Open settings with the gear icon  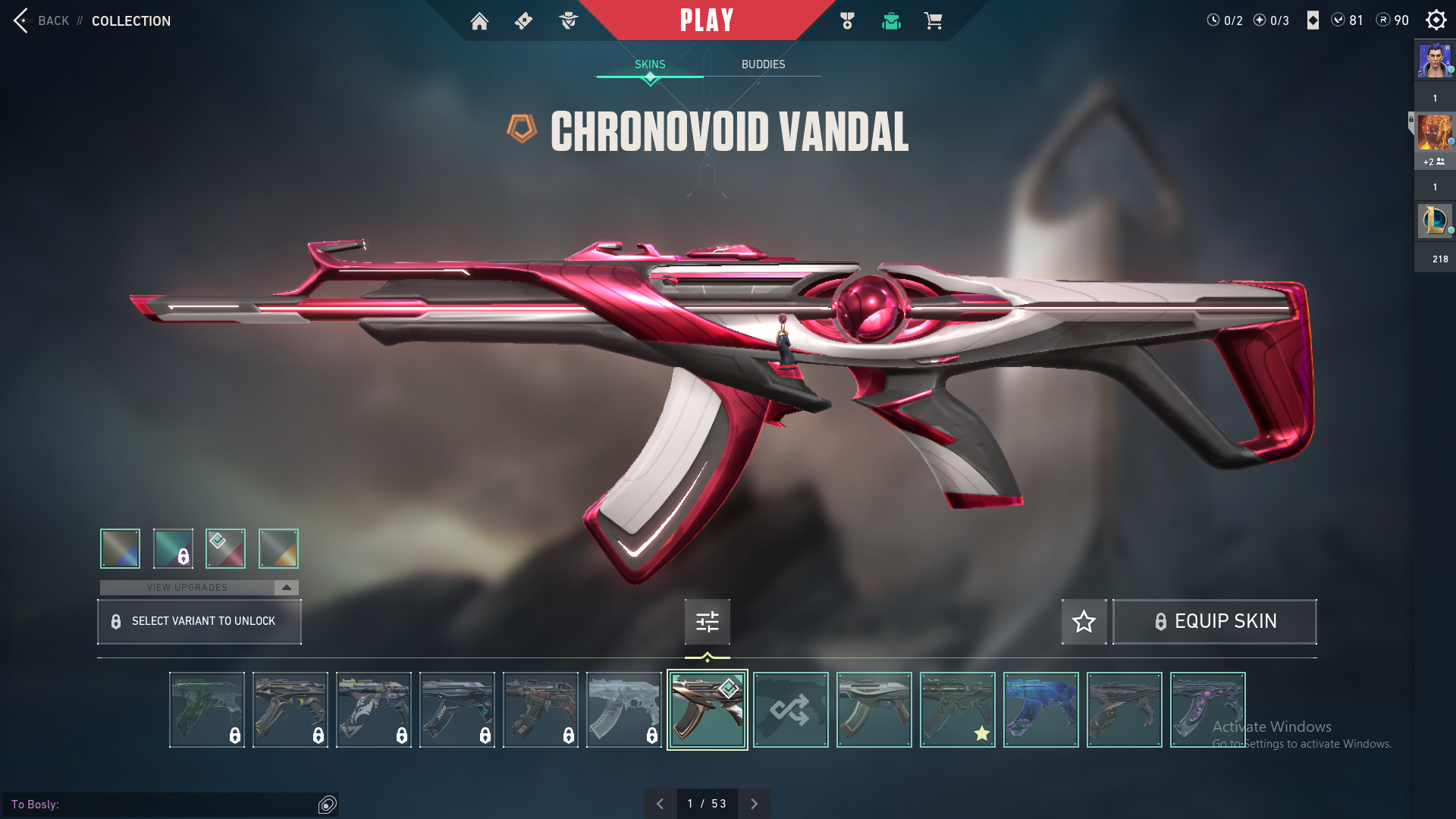[x=1436, y=20]
